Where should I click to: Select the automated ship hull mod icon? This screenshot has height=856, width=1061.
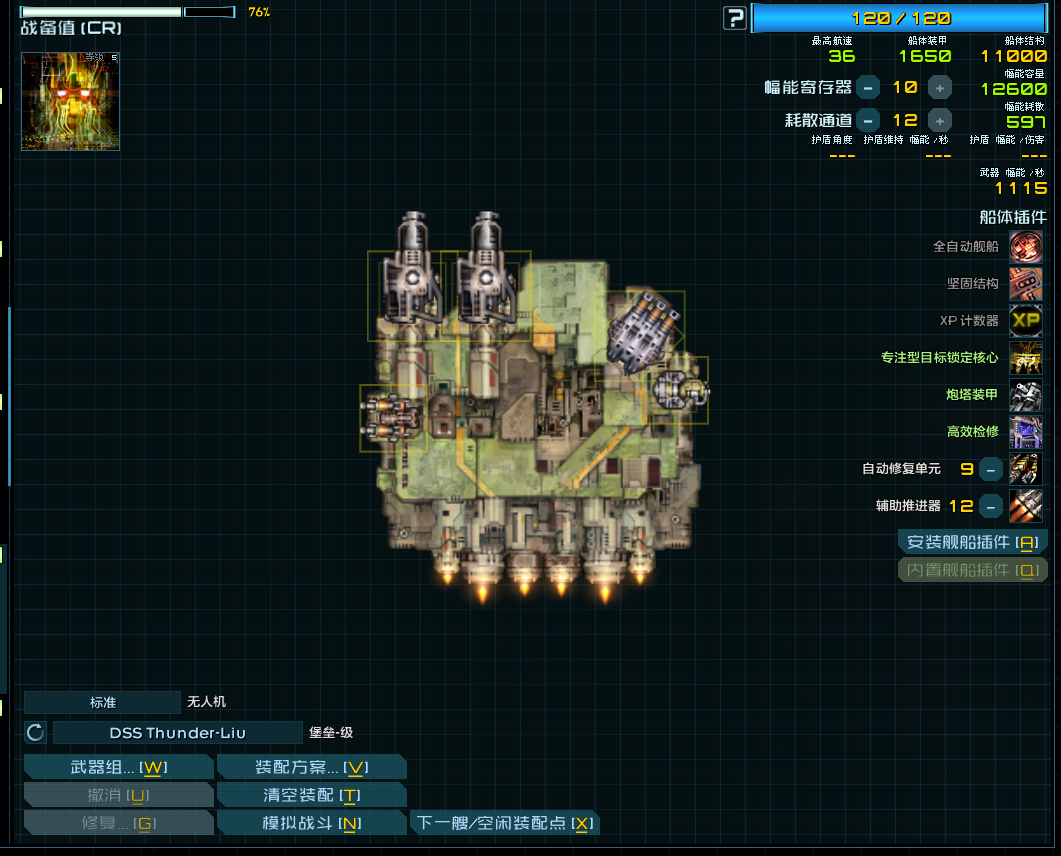(1025, 246)
